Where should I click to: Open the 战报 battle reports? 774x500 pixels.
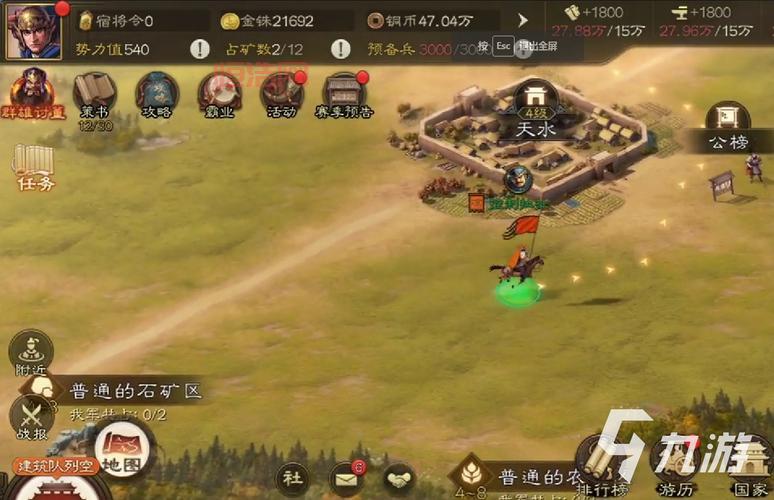pos(31,418)
